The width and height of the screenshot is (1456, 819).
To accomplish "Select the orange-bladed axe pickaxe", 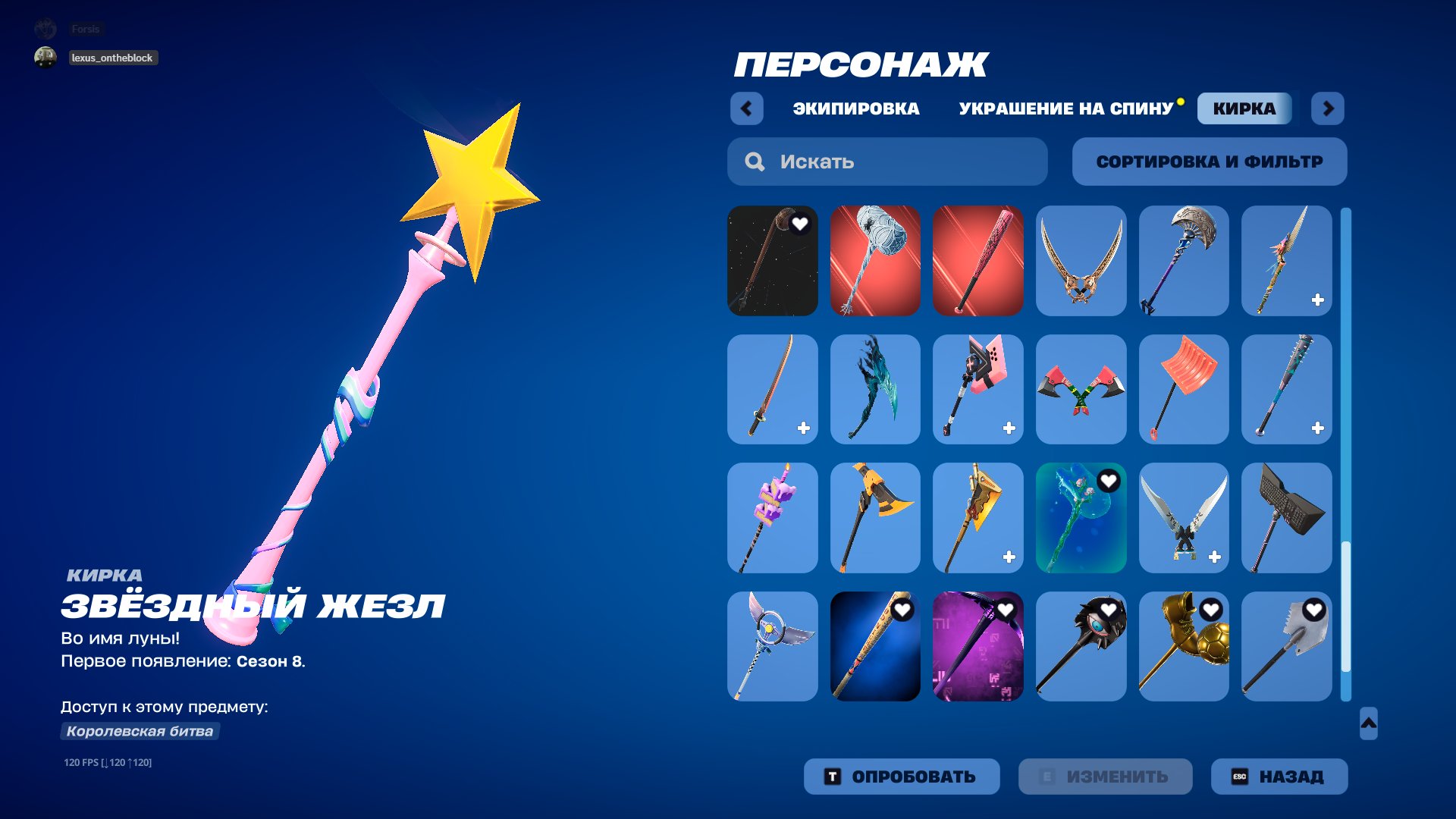I will [875, 517].
